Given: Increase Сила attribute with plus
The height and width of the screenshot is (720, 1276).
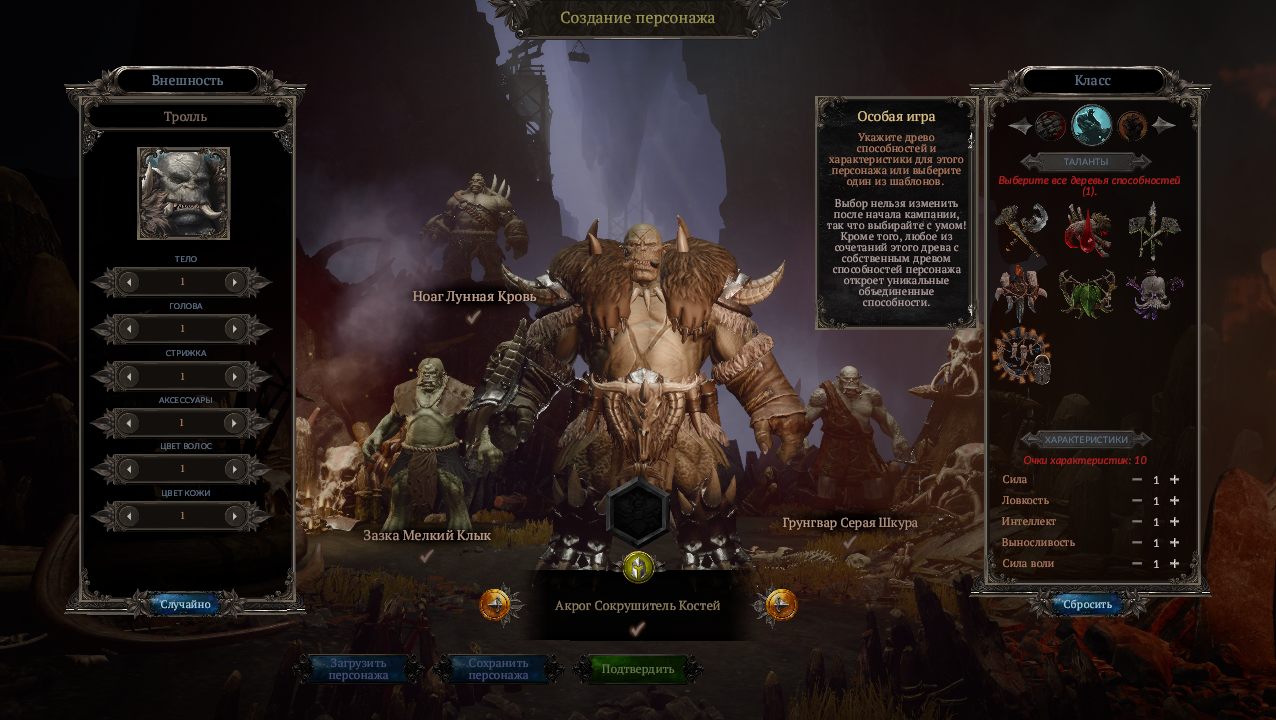Looking at the screenshot, I should point(1174,480).
